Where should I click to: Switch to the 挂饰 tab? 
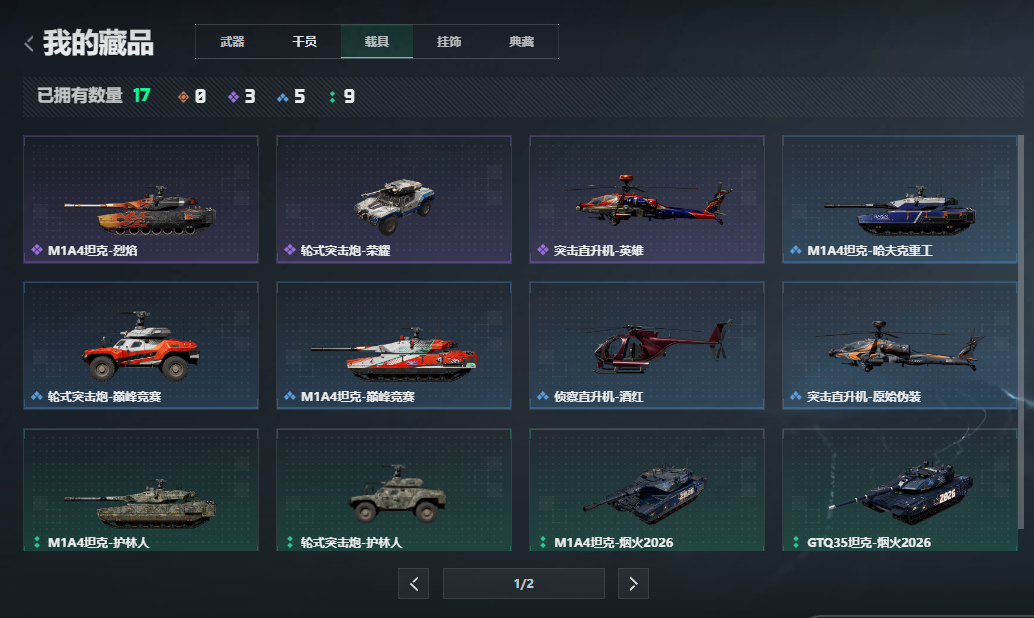pyautogui.click(x=449, y=42)
